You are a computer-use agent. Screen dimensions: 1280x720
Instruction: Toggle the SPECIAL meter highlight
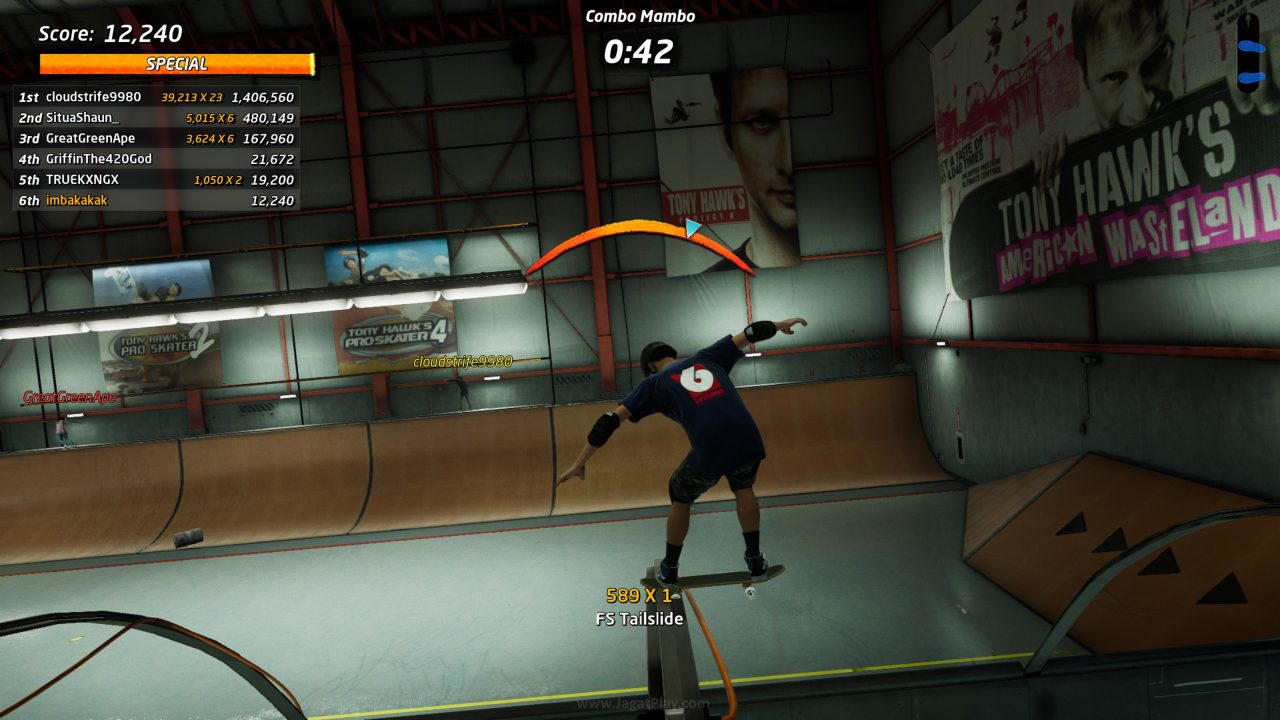pyautogui.click(x=175, y=64)
